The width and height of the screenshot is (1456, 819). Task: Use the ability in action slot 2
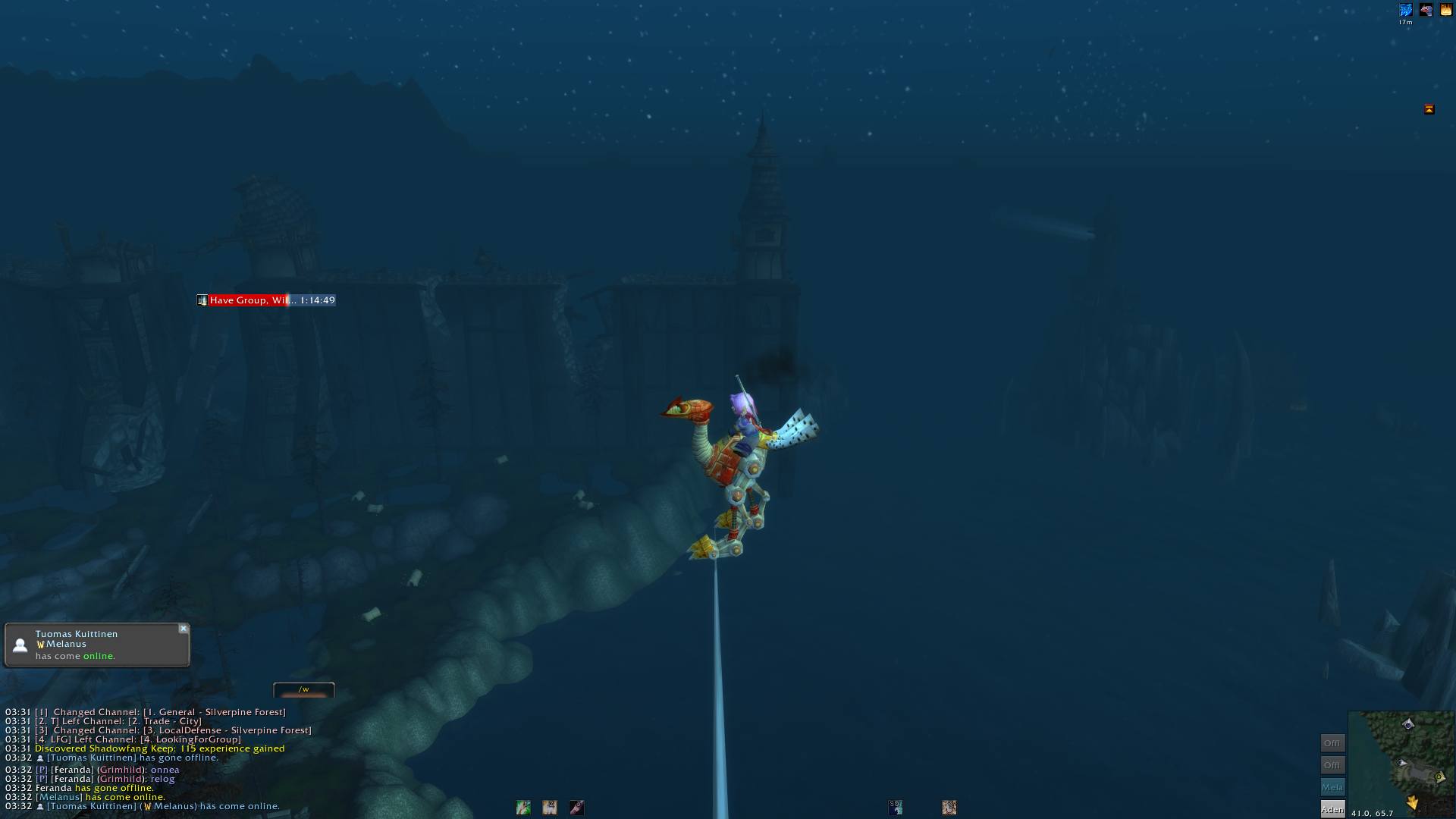(x=550, y=808)
